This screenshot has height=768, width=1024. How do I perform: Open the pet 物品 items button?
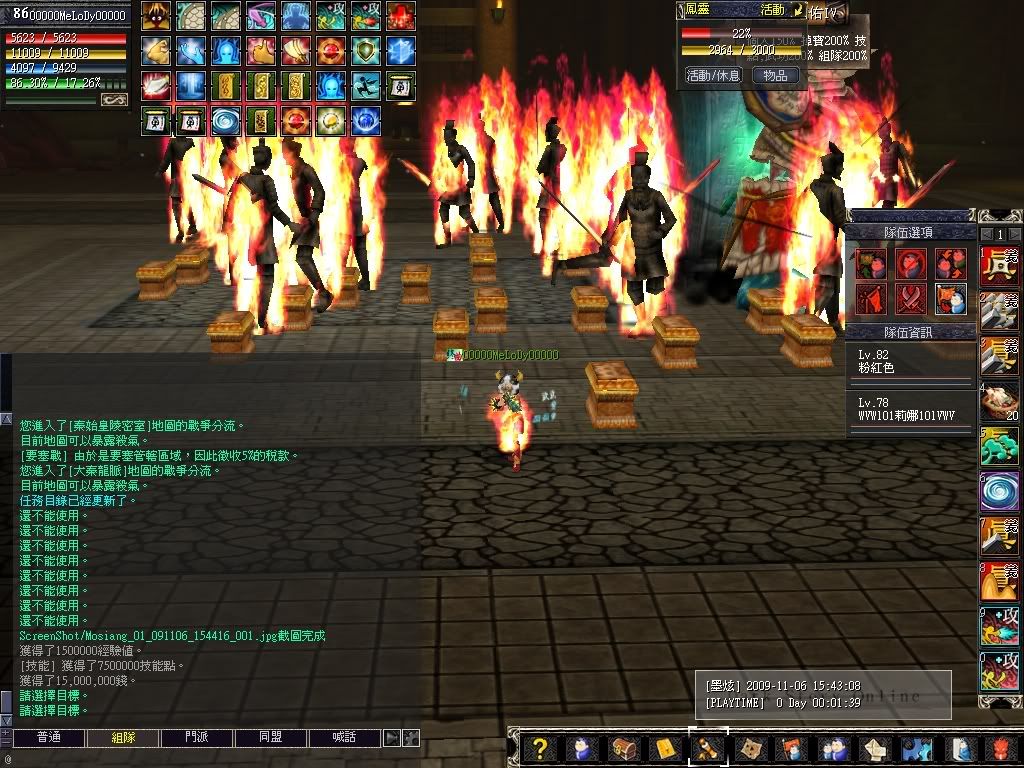point(775,75)
